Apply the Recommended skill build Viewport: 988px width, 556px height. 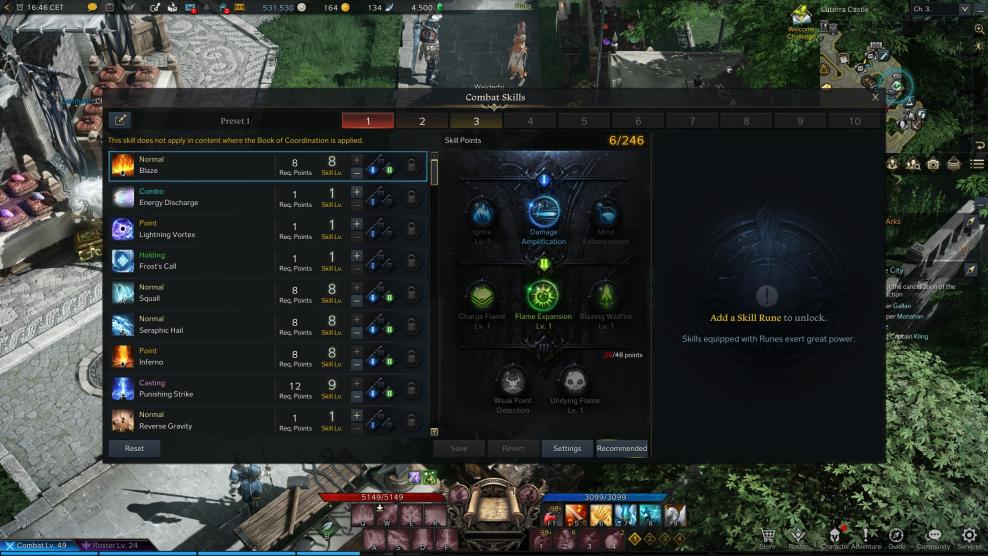621,448
